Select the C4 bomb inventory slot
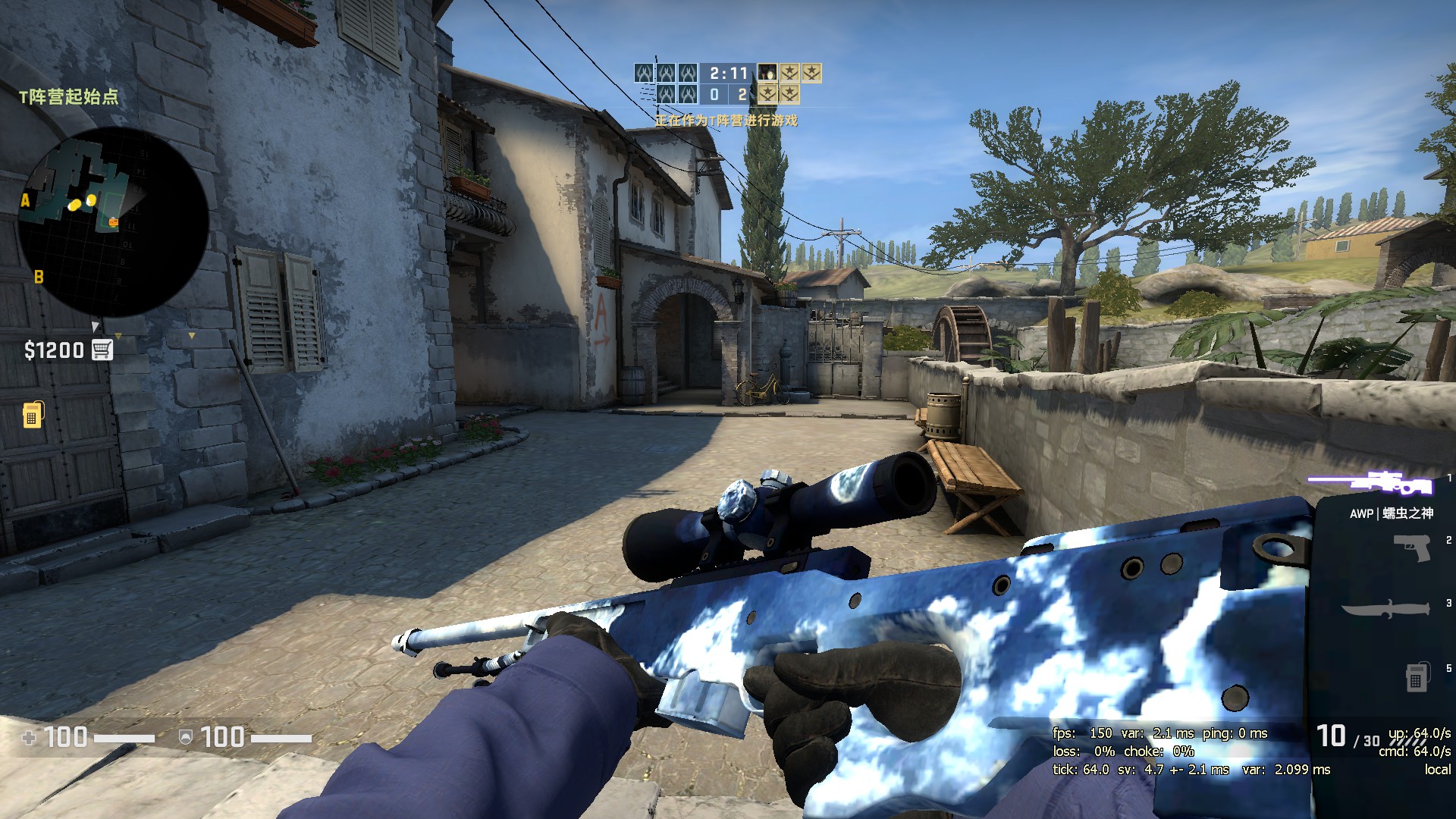Image resolution: width=1456 pixels, height=819 pixels. click(1415, 677)
